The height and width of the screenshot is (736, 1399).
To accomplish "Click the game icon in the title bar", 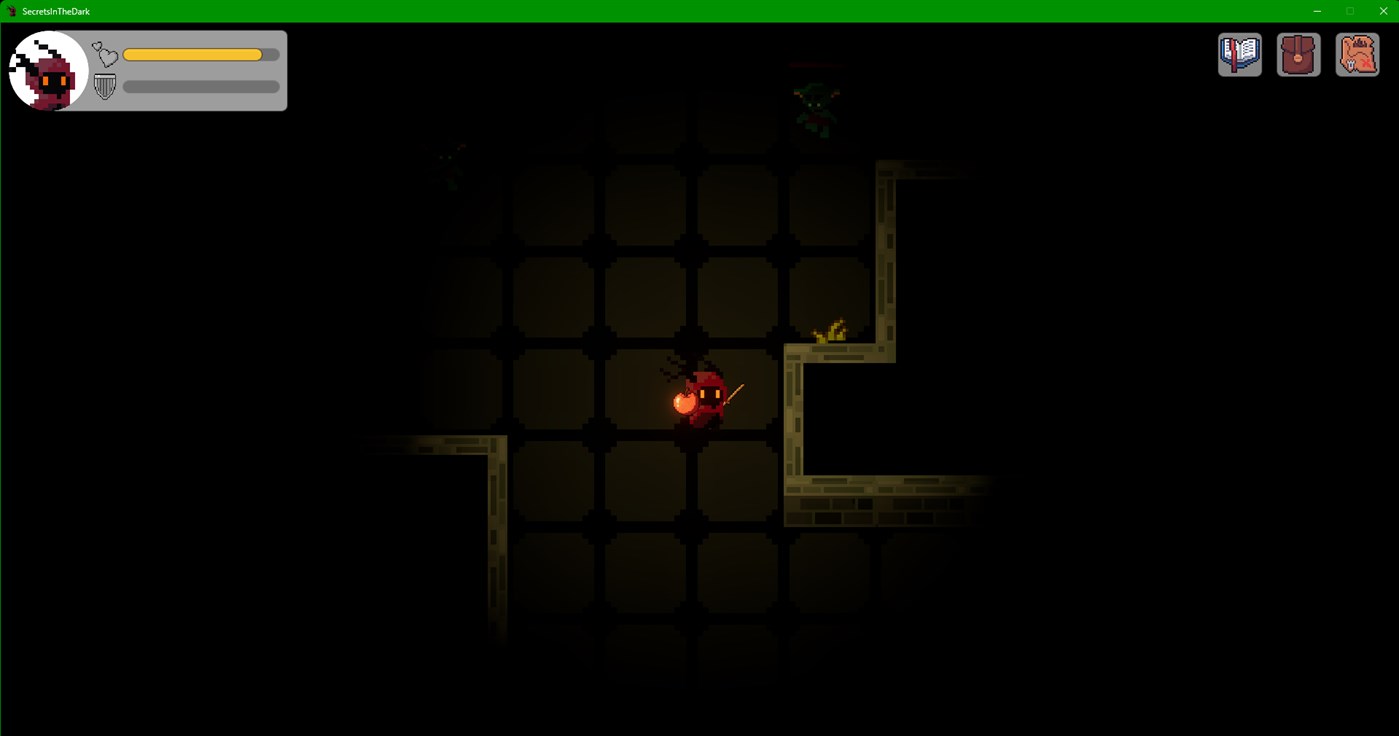I will click(11, 11).
